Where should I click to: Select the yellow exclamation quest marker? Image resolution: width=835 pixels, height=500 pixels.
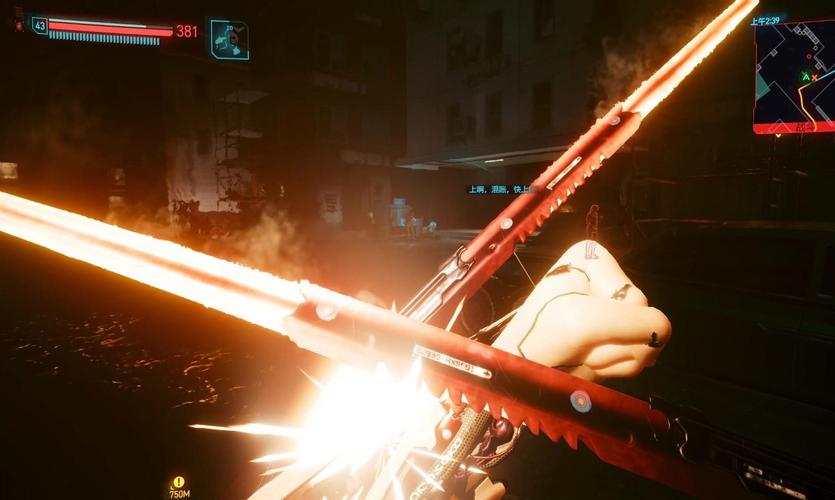coord(179,482)
